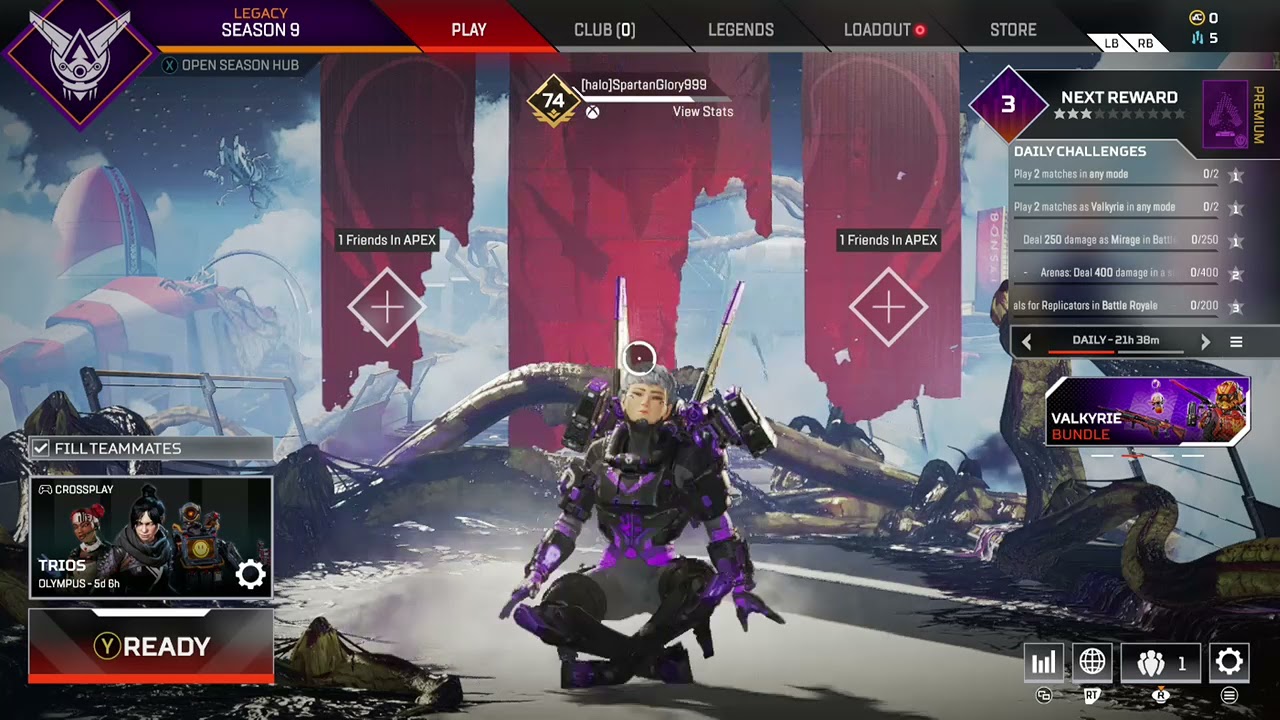Show next challenge set with right arrow
The height and width of the screenshot is (720, 1280).
[x=1205, y=342]
